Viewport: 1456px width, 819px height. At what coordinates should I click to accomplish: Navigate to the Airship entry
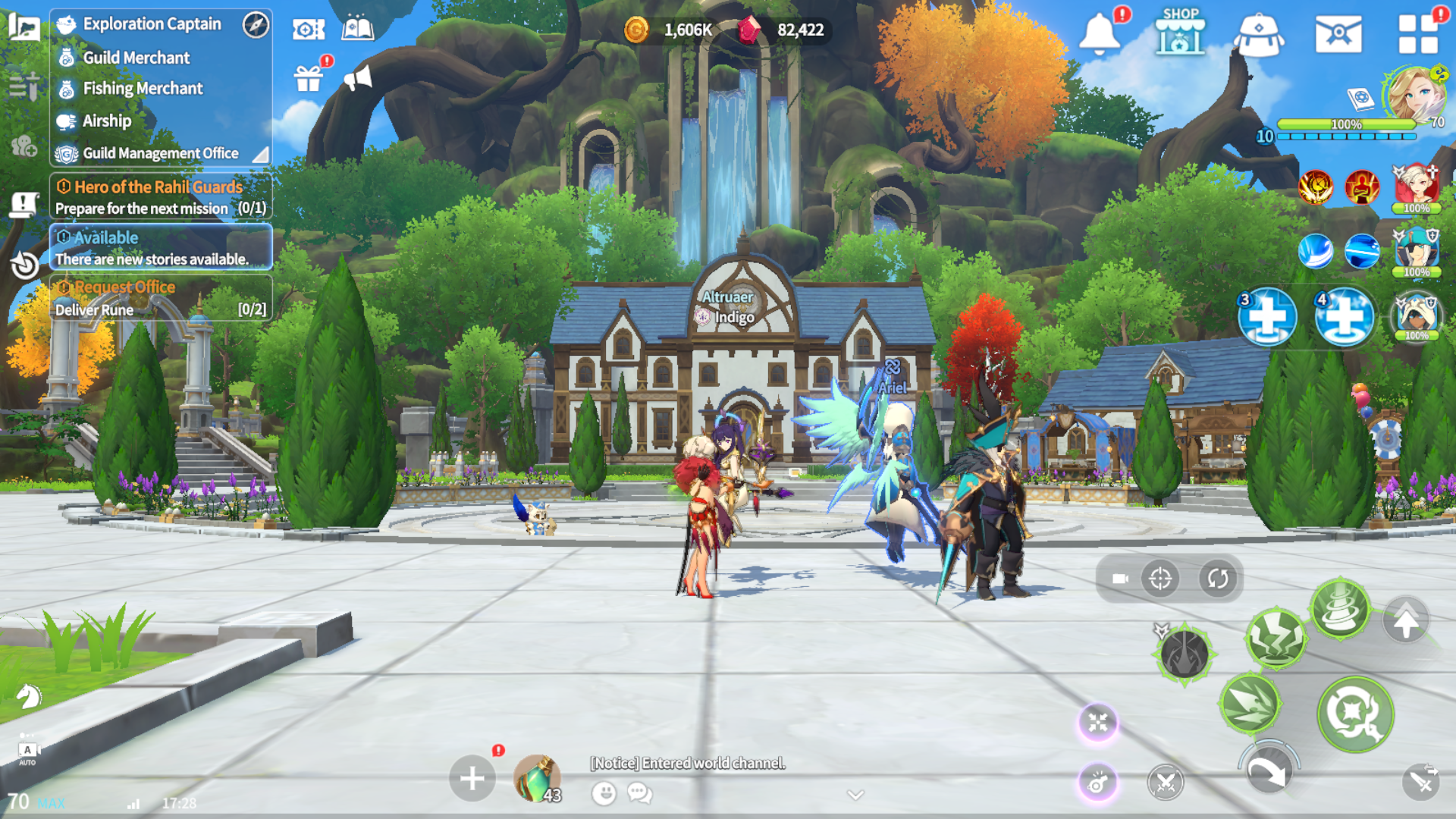pyautogui.click(x=107, y=121)
